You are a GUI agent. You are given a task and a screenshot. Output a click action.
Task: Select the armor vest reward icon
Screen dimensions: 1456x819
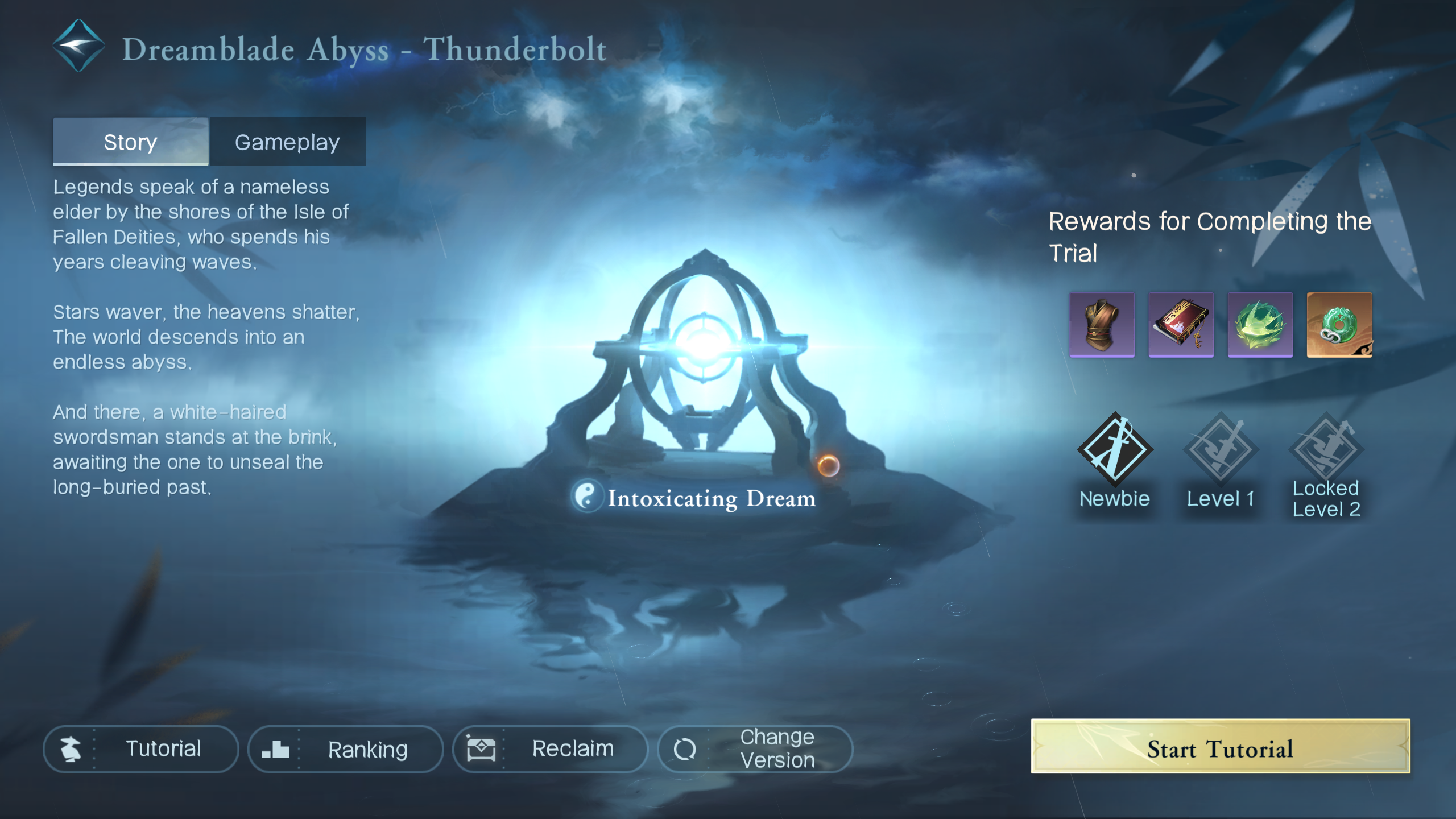coord(1102,325)
